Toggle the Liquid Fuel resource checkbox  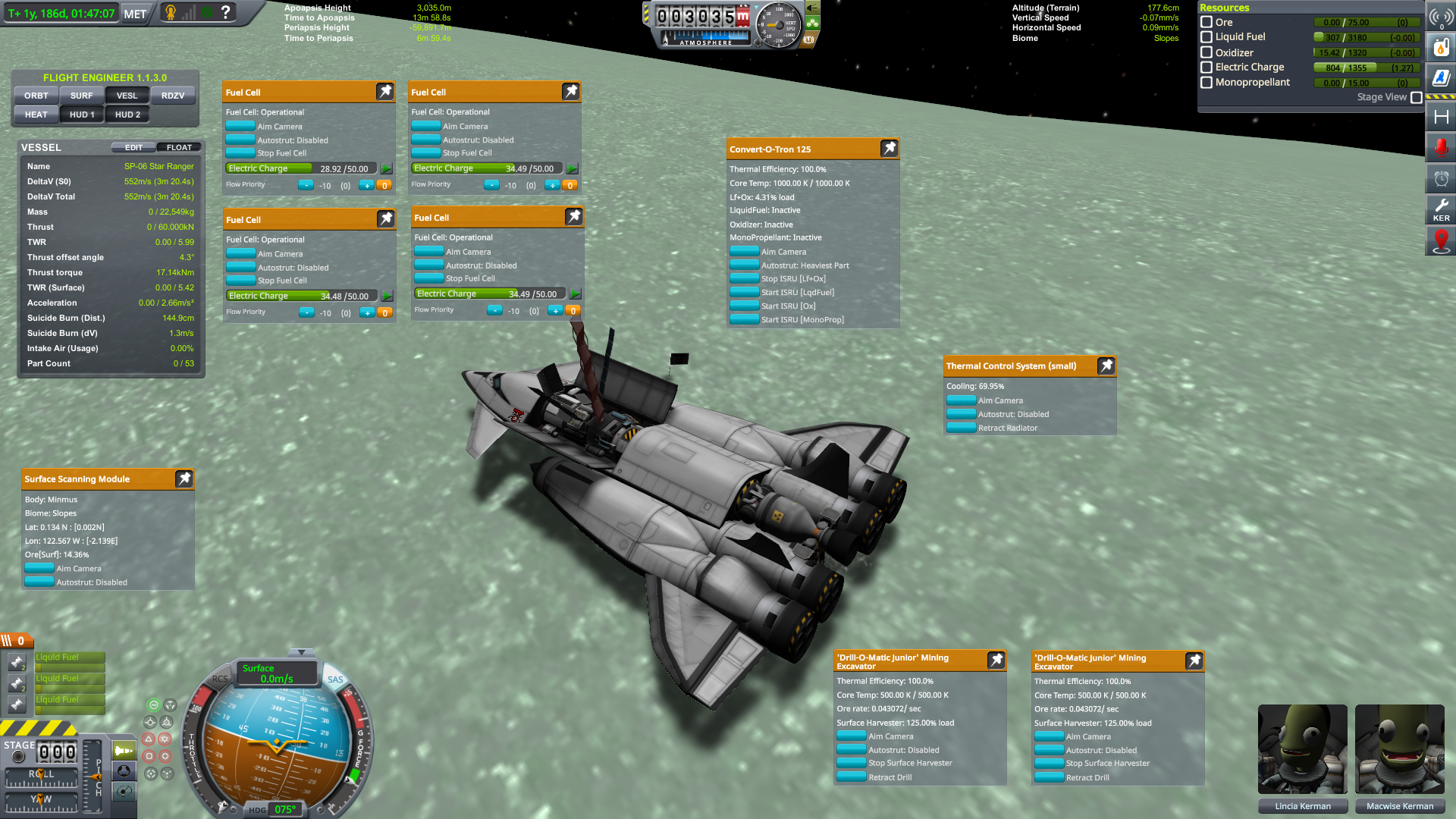point(1207,37)
